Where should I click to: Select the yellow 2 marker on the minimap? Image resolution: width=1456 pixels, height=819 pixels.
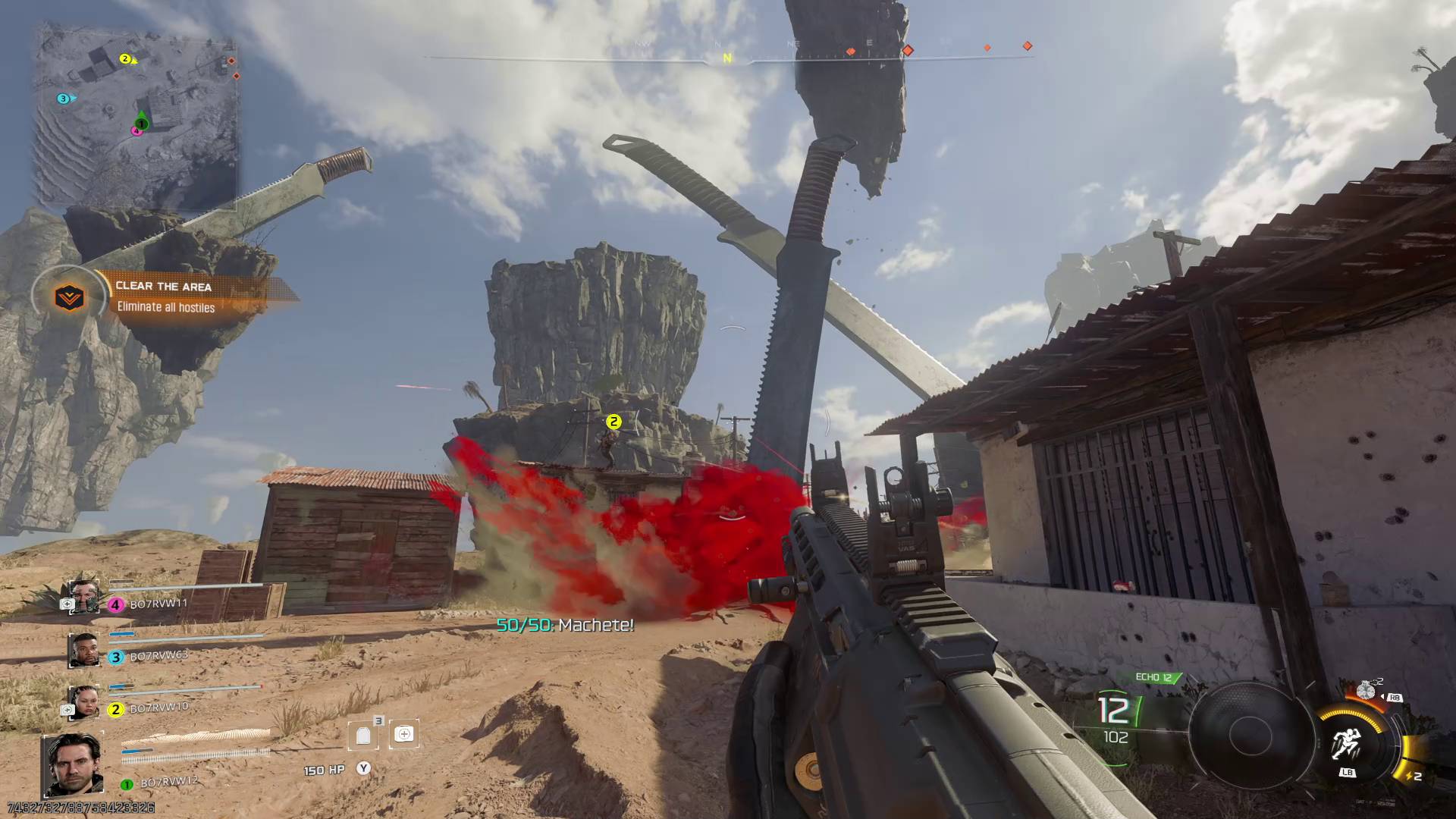(x=124, y=58)
